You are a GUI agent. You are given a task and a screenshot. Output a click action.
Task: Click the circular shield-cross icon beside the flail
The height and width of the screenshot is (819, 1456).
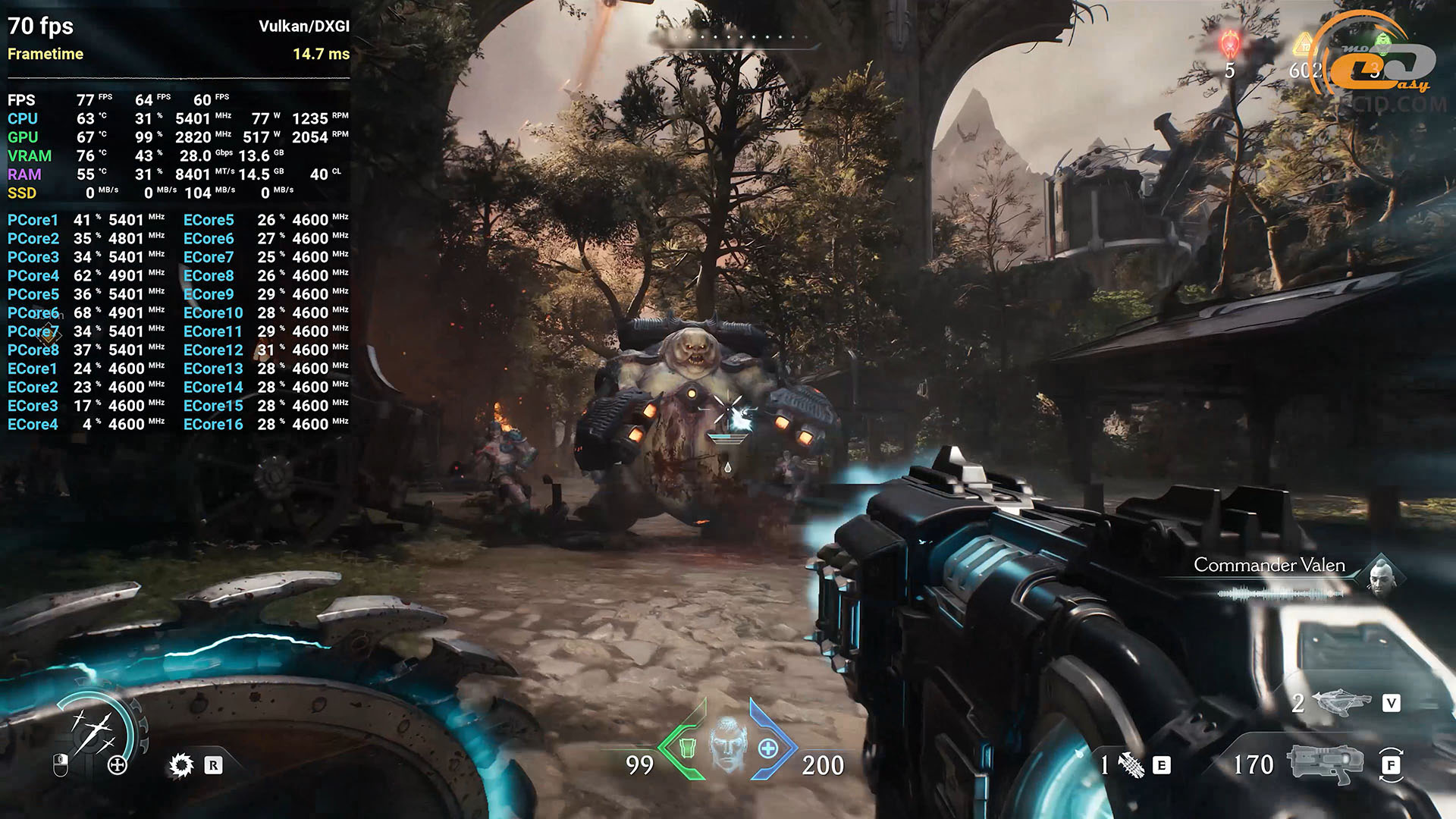coord(118,765)
